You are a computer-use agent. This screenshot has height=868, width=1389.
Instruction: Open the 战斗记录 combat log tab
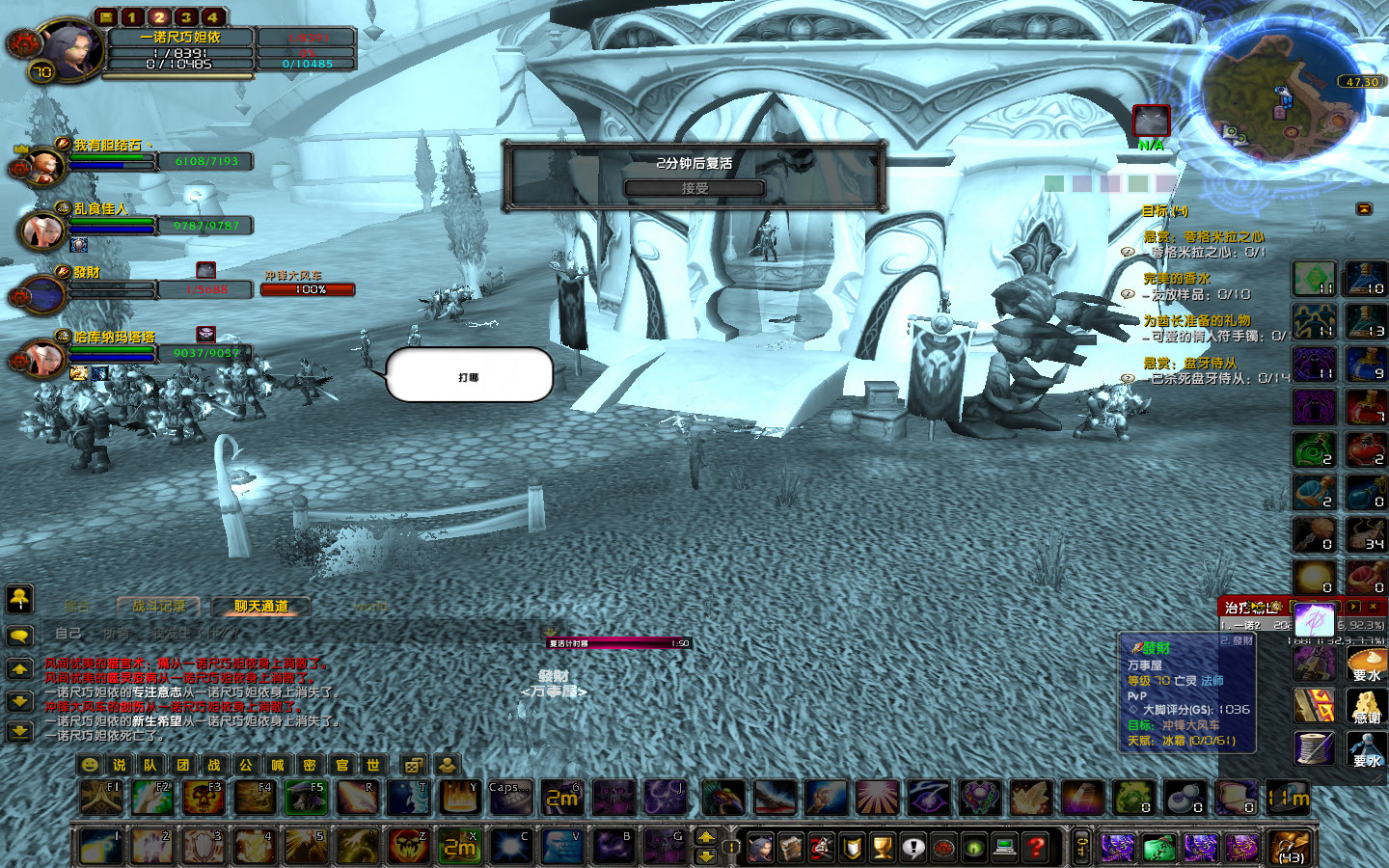(x=158, y=607)
